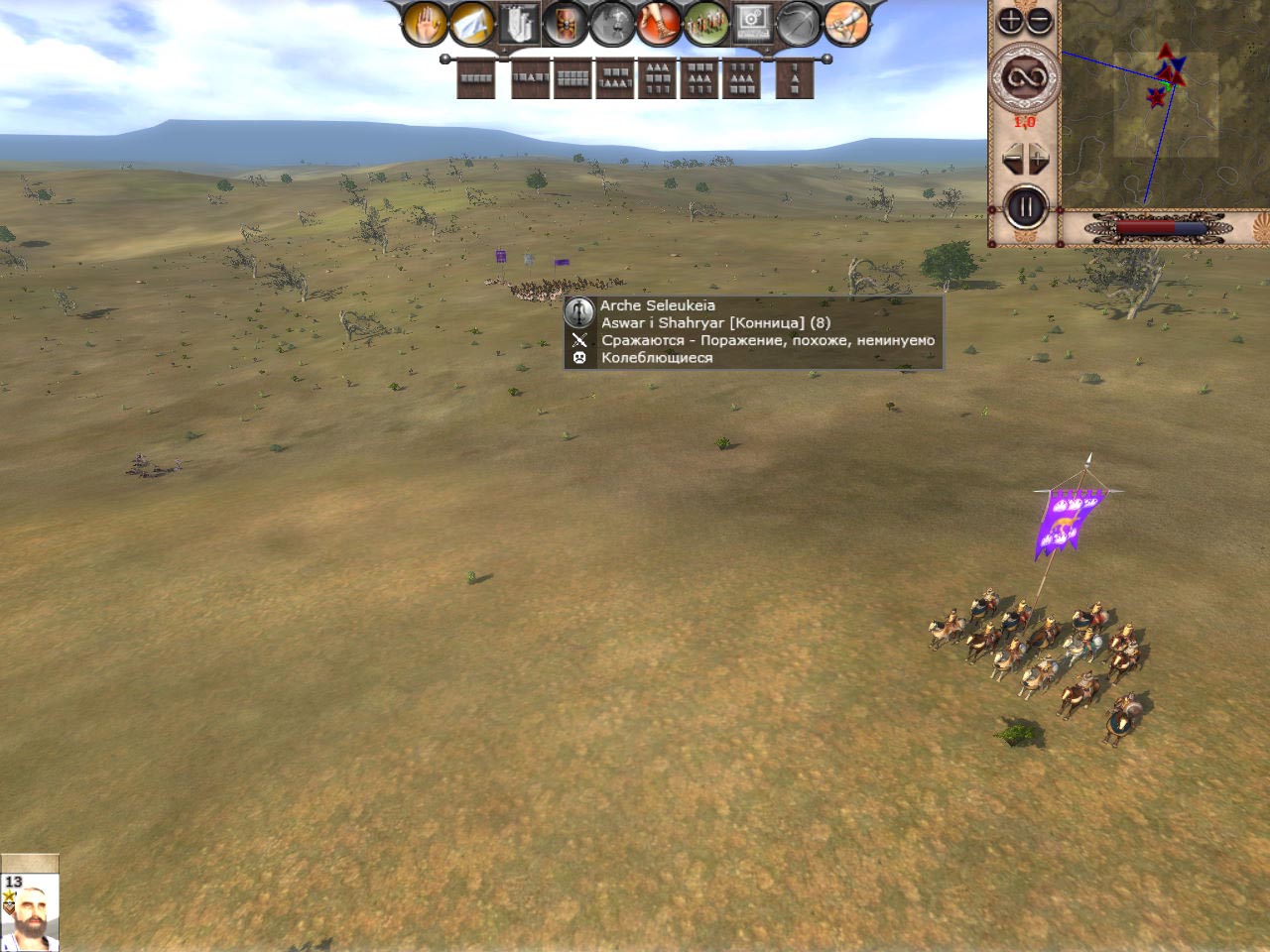Increase the battle speed
1270x952 pixels.
(x=1039, y=158)
